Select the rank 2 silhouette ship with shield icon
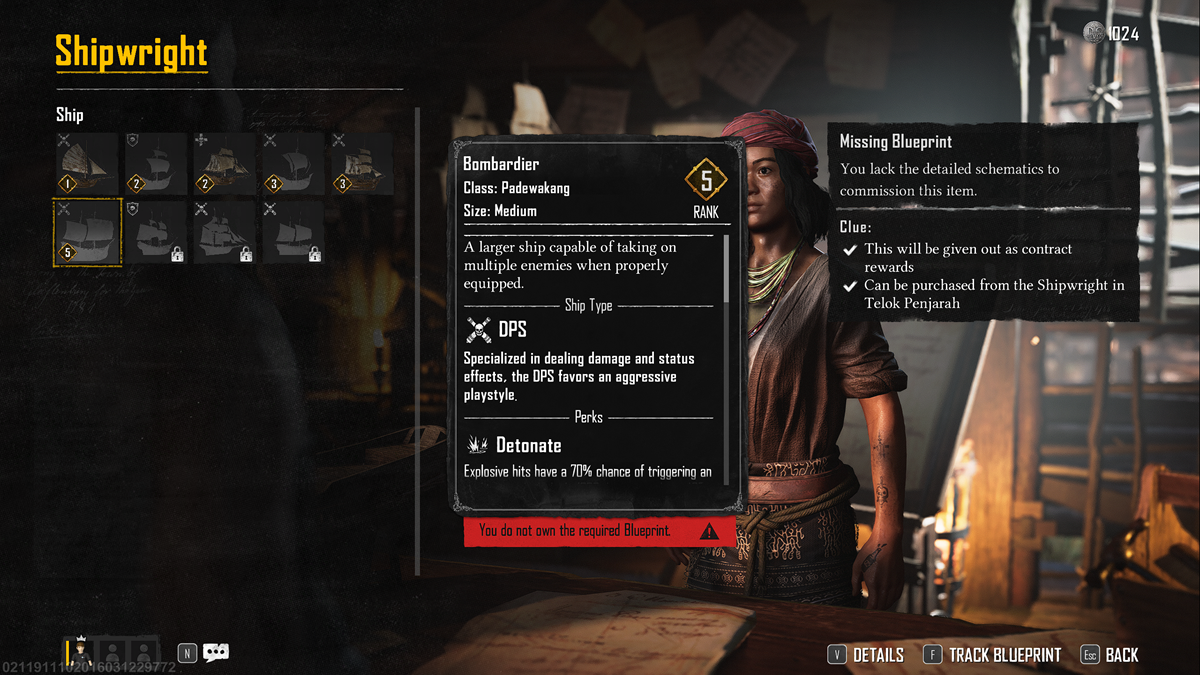 pyautogui.click(x=156, y=163)
